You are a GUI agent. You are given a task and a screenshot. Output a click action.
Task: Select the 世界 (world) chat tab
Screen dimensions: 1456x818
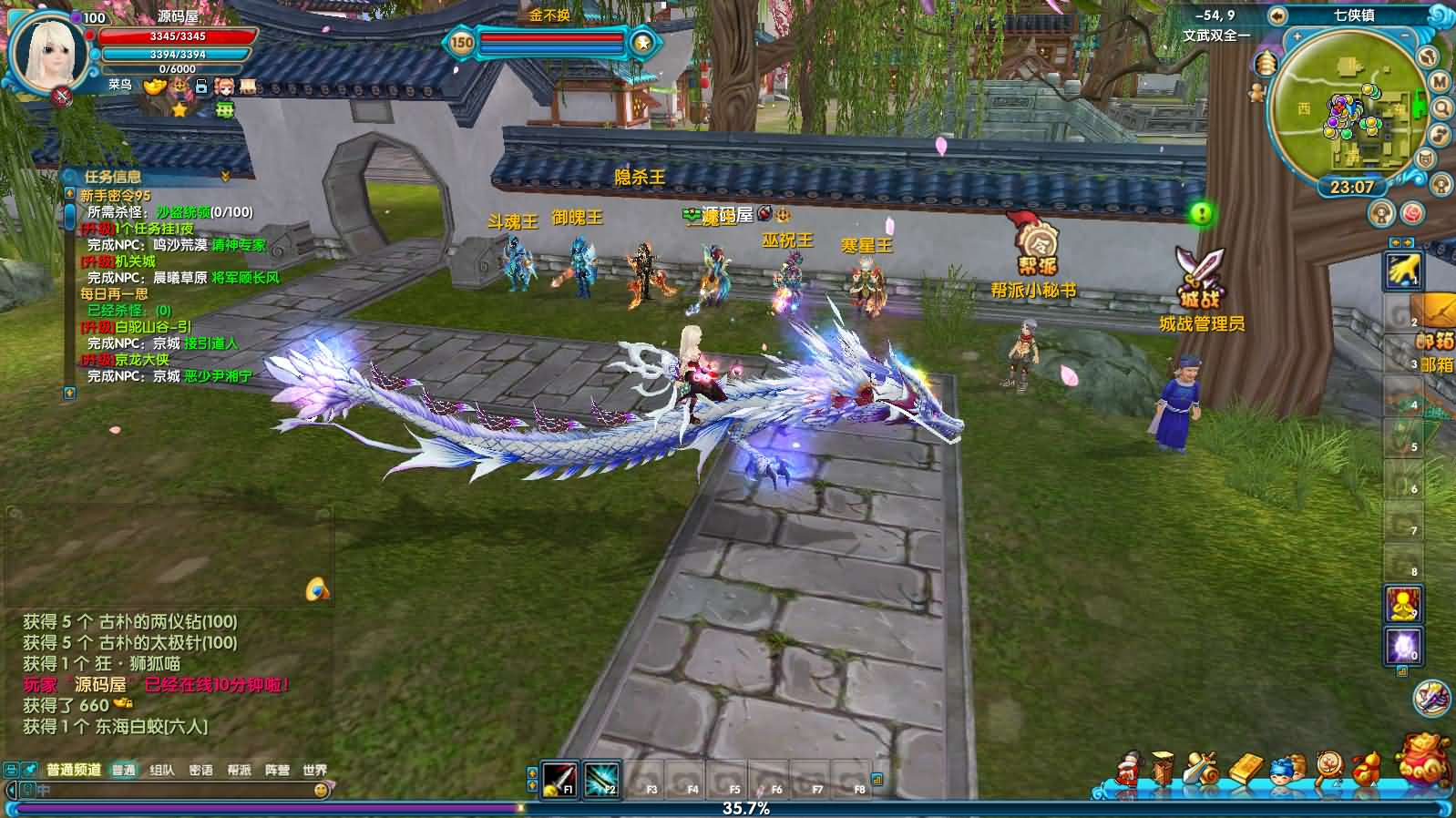coord(314,770)
